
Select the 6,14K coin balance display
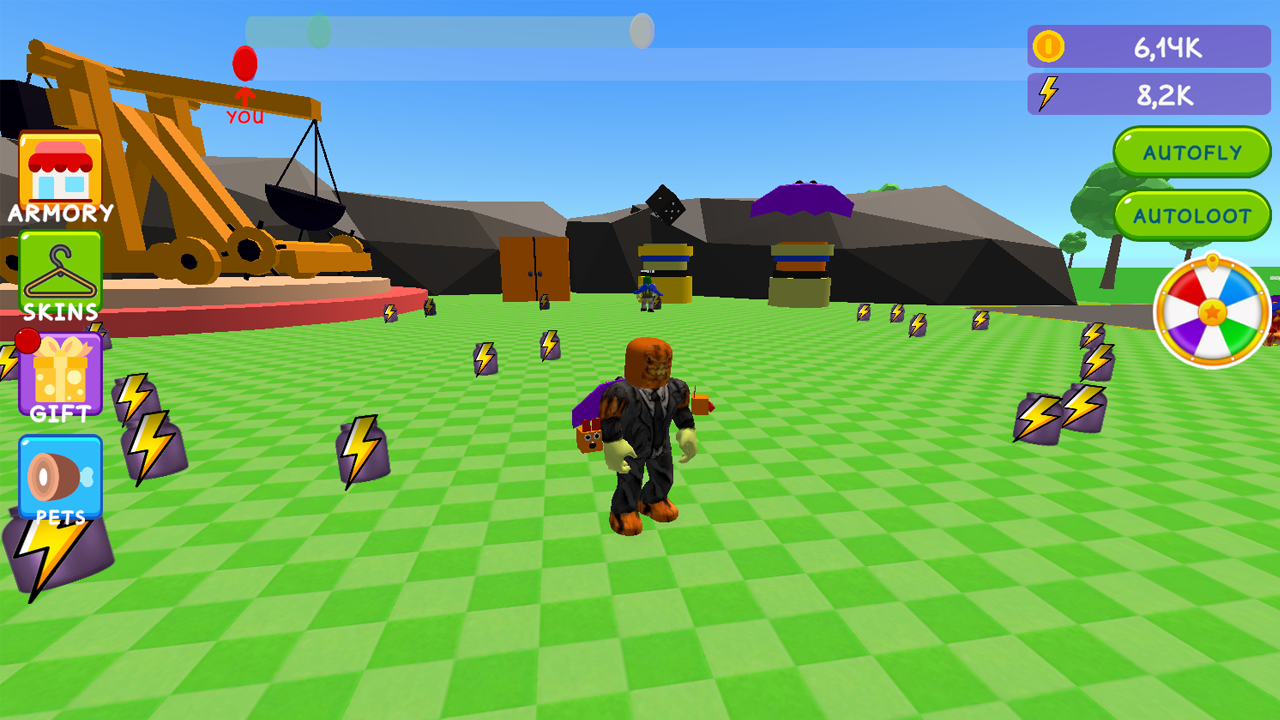[x=1167, y=46]
